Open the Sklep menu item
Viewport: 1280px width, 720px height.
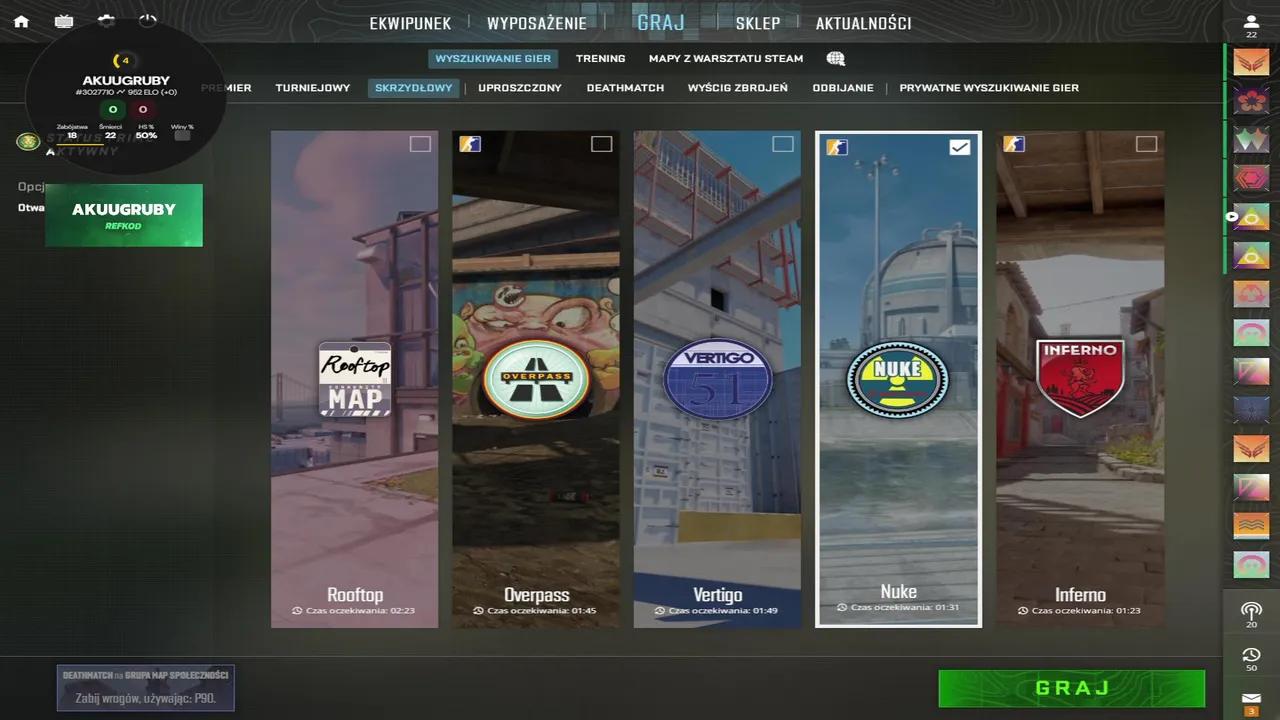point(758,23)
